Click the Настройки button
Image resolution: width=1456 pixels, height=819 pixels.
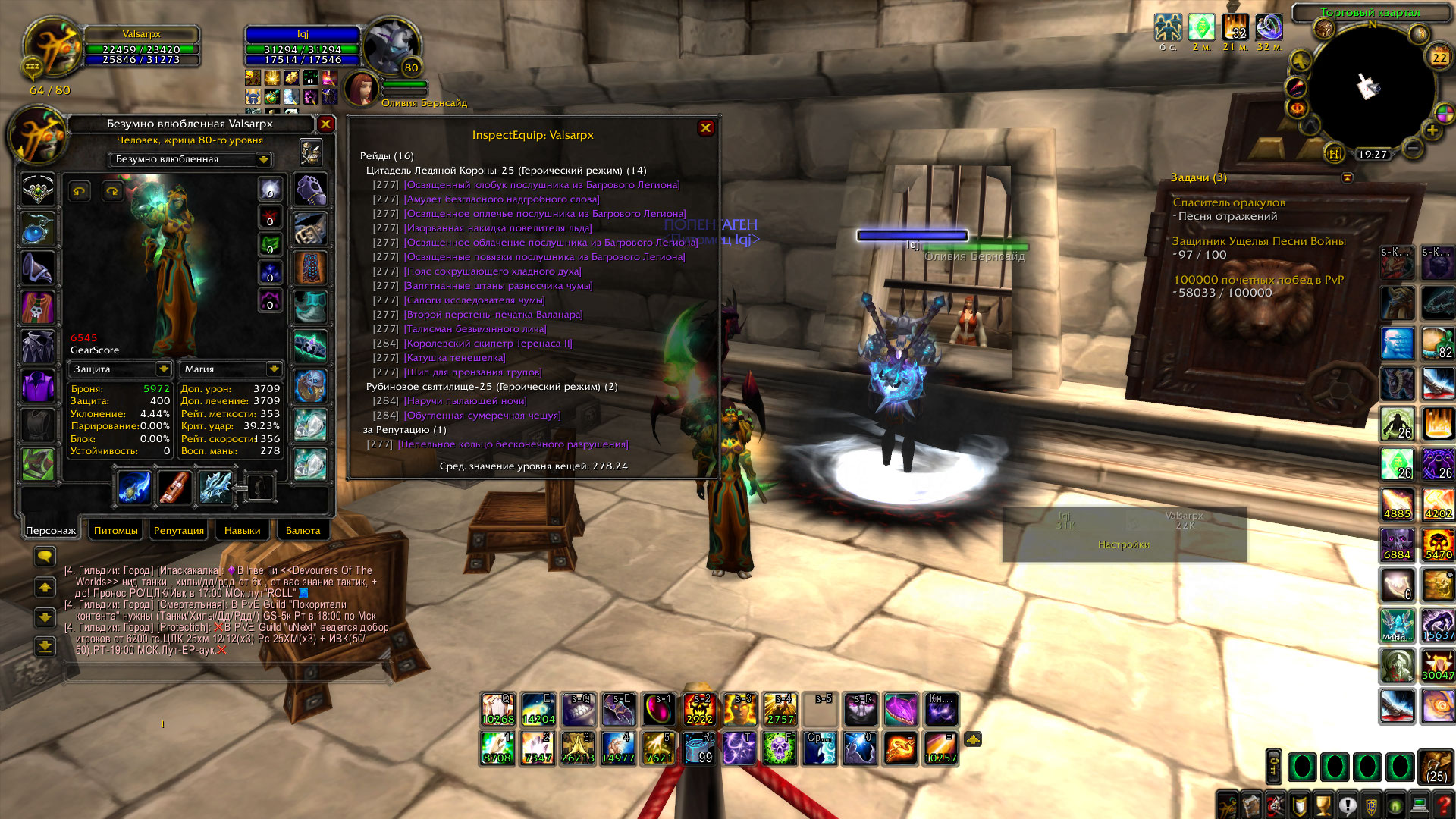click(1124, 544)
